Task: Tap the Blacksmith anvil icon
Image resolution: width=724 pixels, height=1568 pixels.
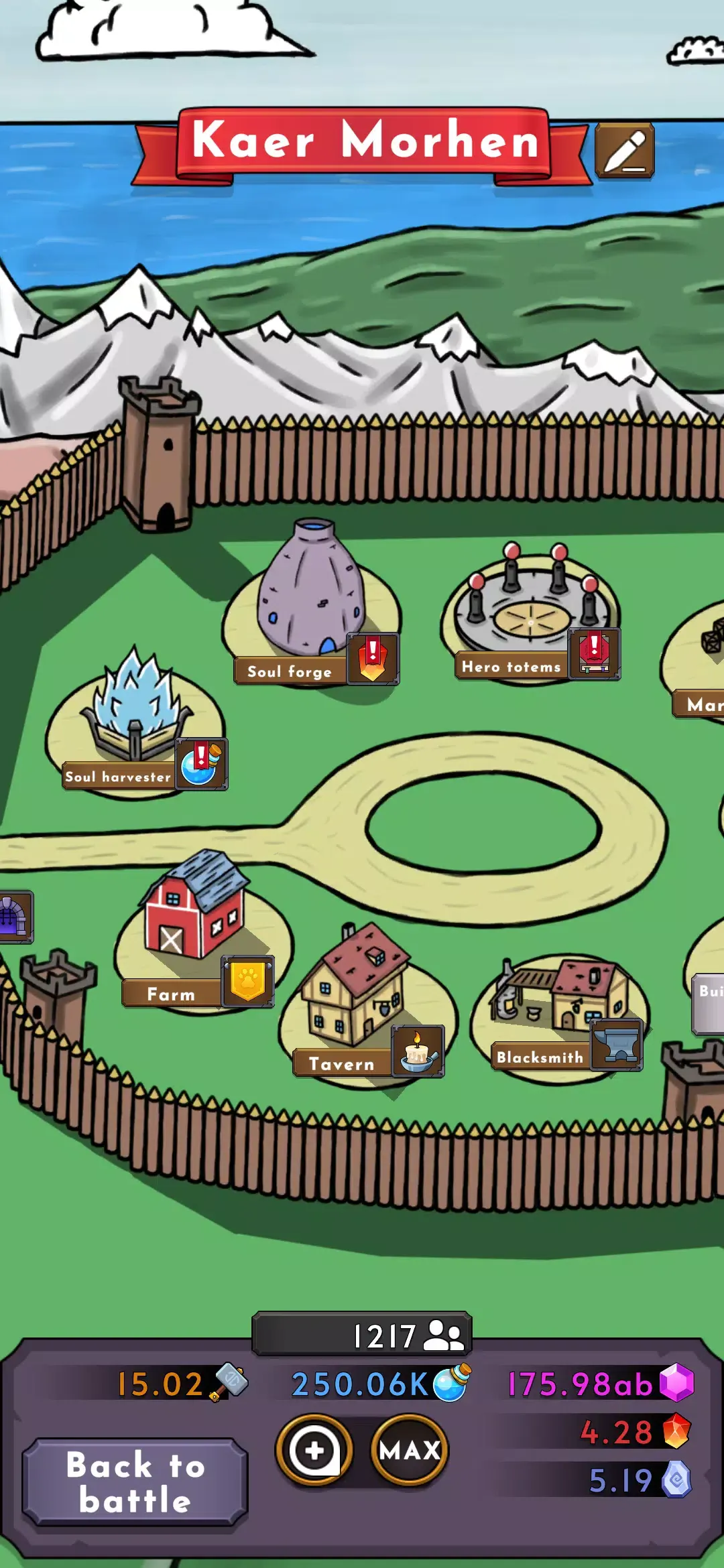Action: 617,1045
